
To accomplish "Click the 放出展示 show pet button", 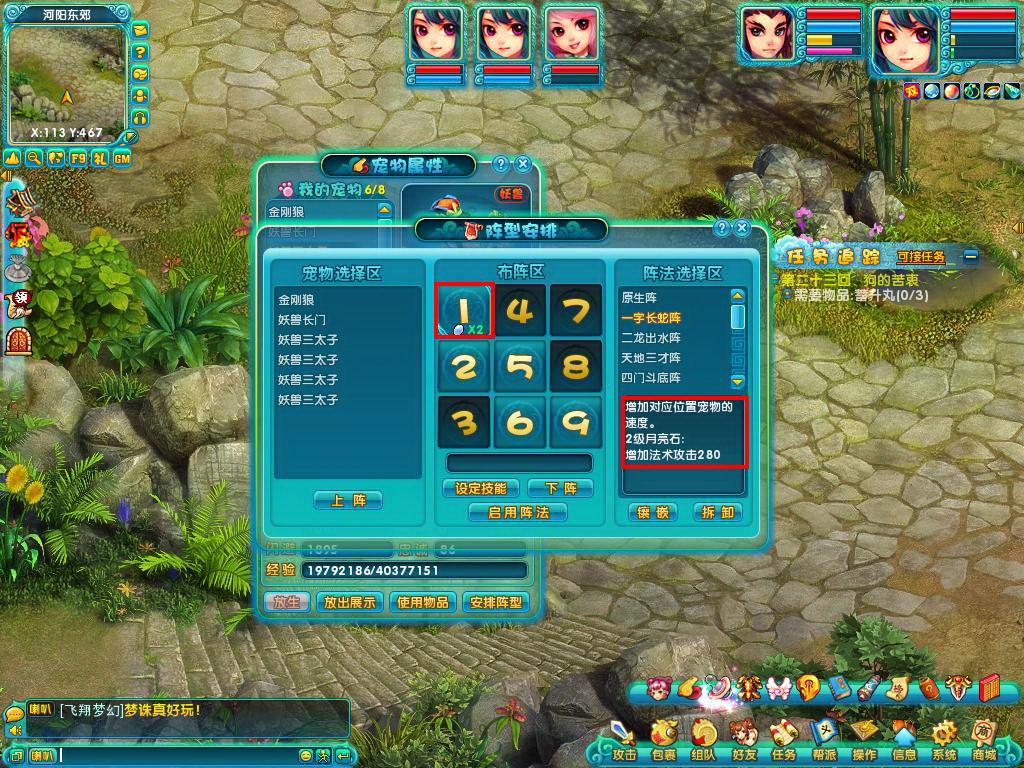I will coord(349,602).
